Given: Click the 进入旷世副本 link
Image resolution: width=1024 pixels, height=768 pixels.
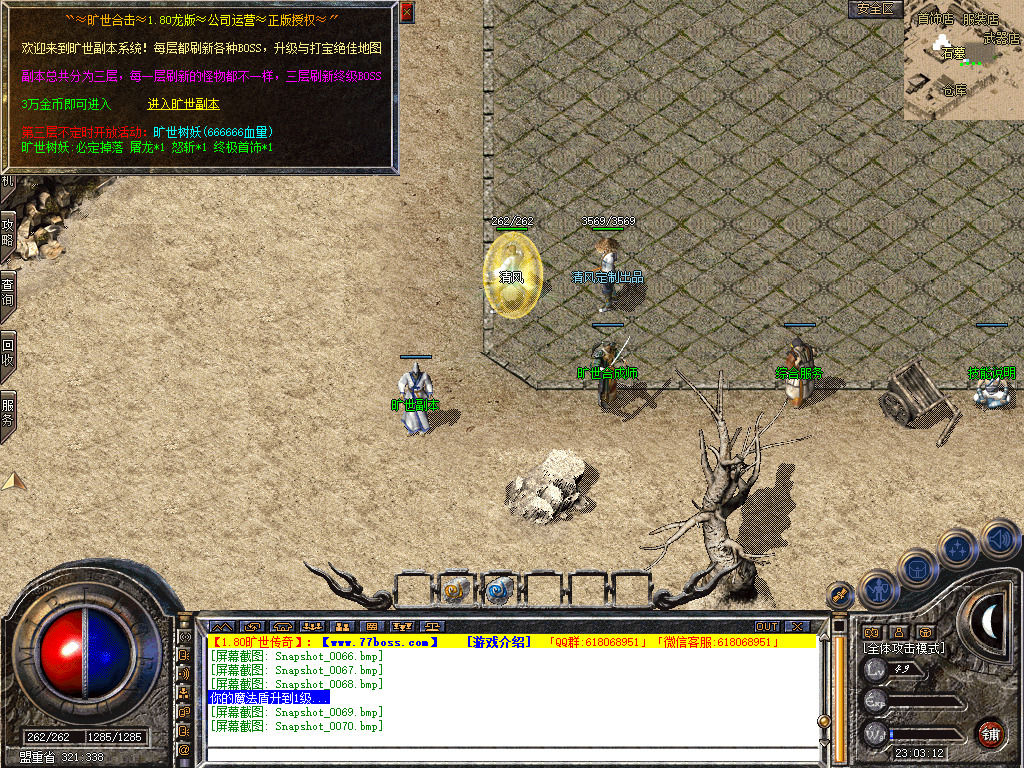Looking at the screenshot, I should 184,104.
